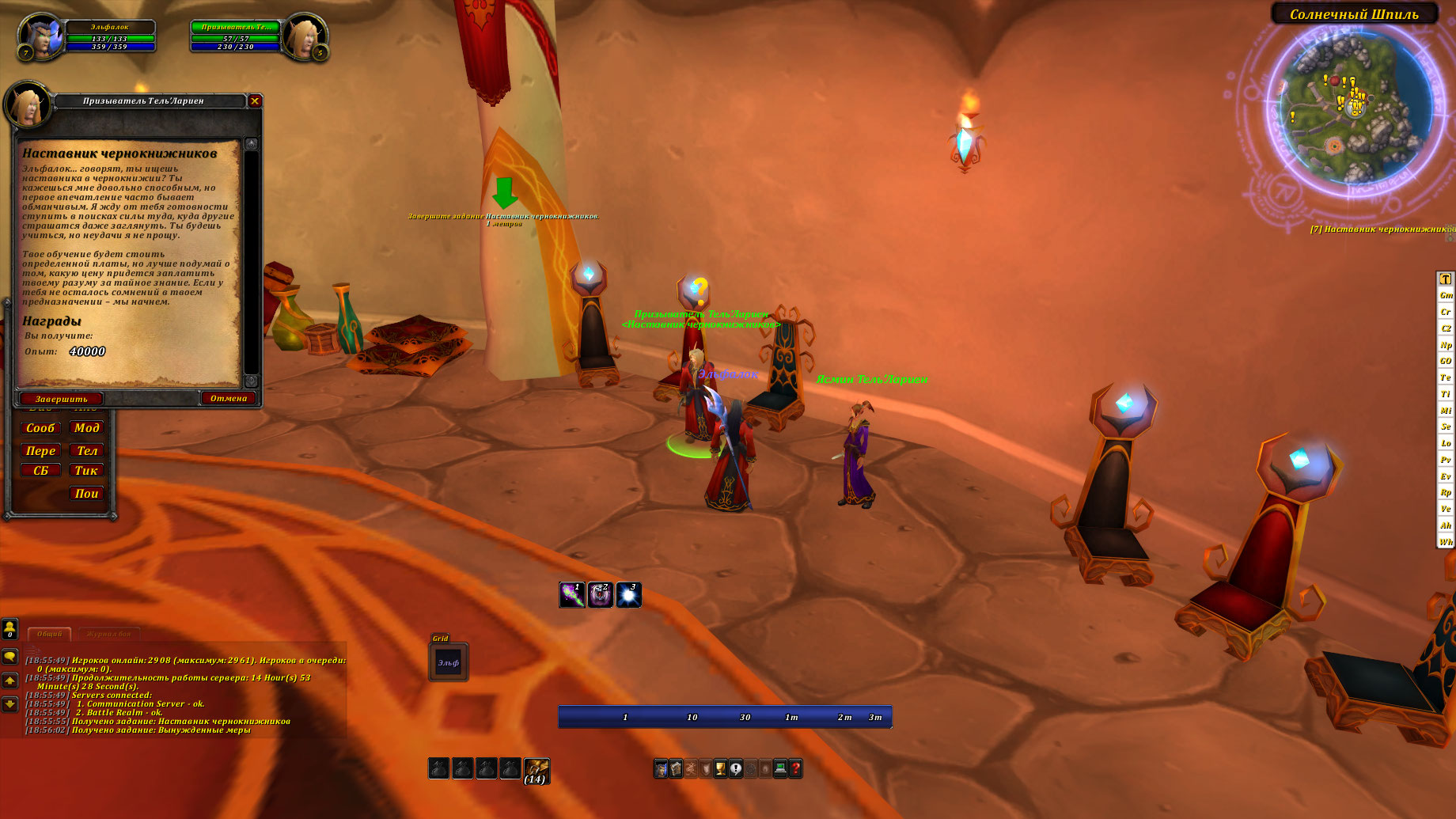This screenshot has width=1456, height=819.
Task: Select the target portrait of Призыватель Тель'Лариен
Action: coord(304,37)
